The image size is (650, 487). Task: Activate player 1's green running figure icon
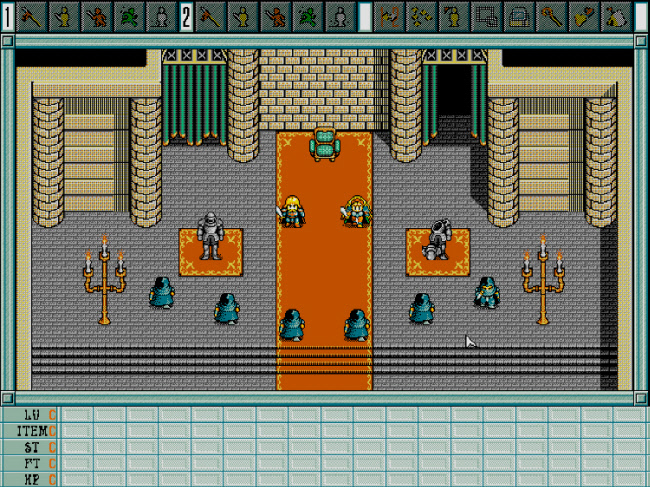click(129, 16)
